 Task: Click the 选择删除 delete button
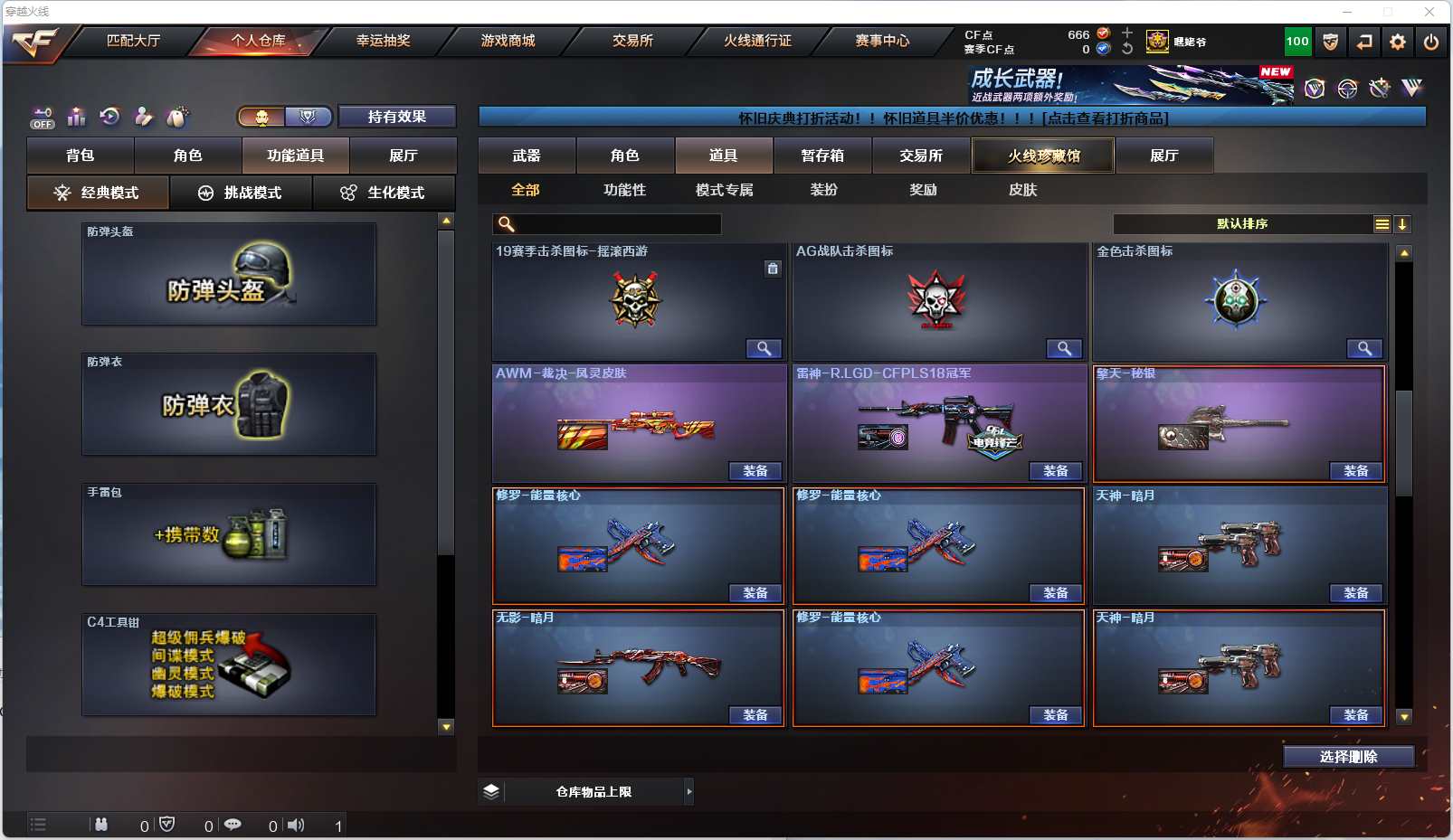(x=1348, y=757)
